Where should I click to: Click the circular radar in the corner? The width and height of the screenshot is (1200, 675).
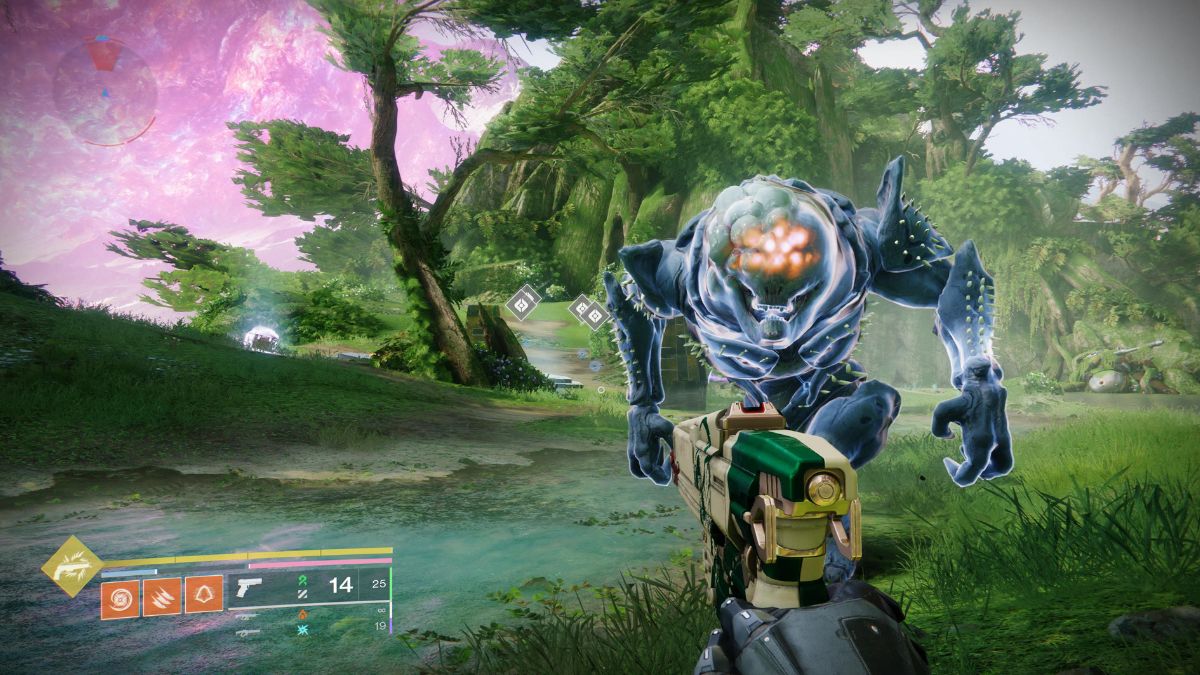point(104,91)
